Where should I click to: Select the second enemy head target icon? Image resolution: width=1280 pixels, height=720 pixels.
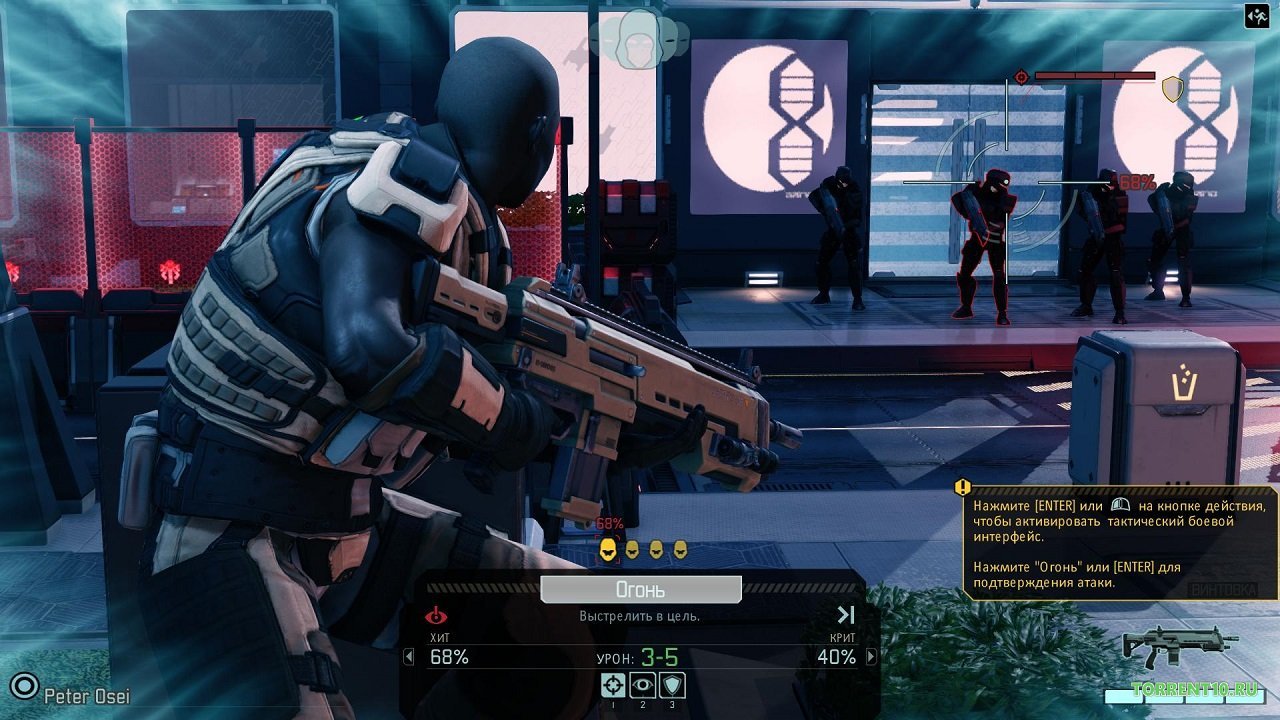632,549
